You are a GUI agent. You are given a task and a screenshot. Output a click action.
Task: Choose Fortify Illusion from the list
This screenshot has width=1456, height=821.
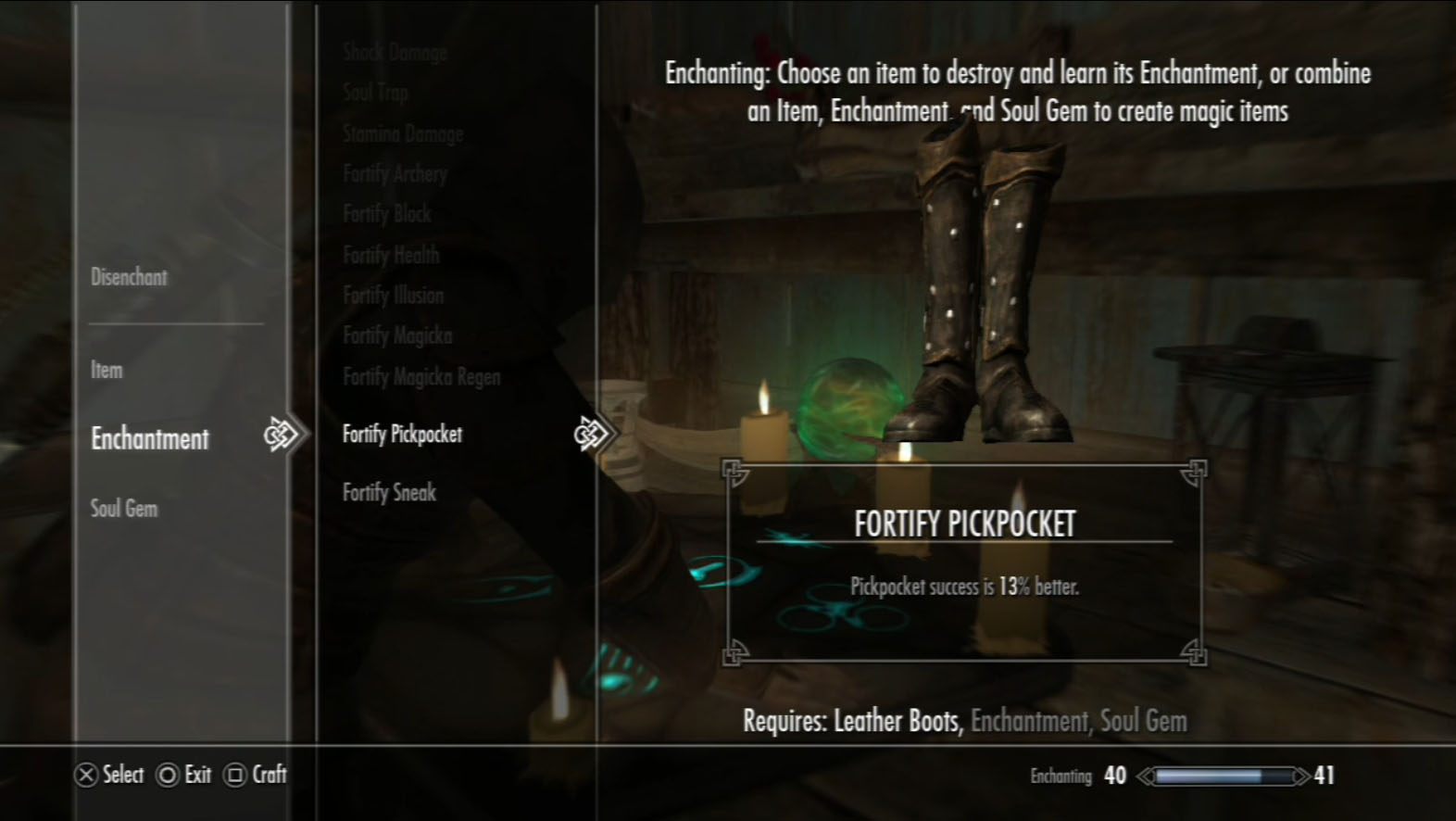393,296
